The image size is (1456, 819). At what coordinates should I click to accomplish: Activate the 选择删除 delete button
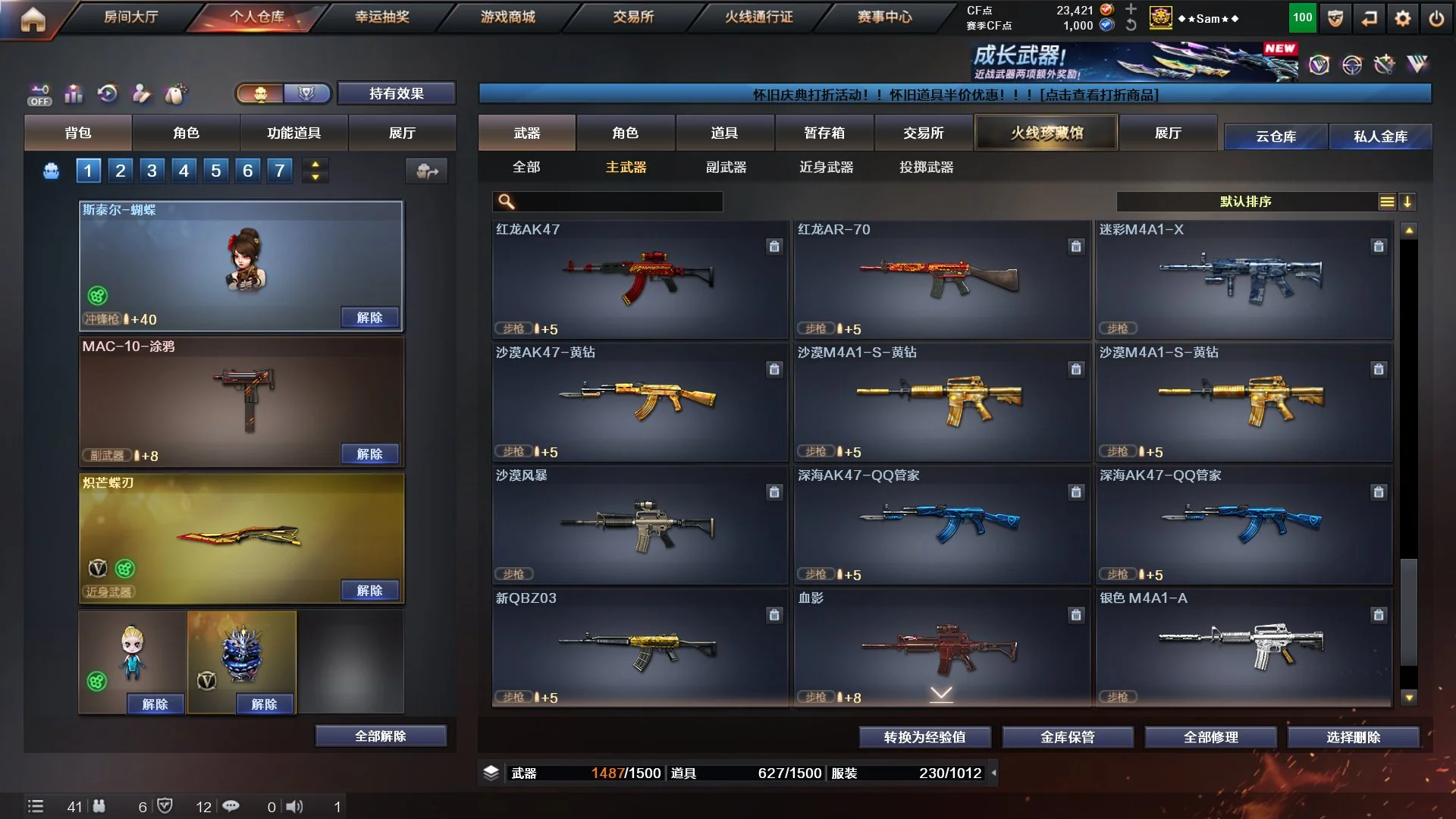tap(1353, 737)
